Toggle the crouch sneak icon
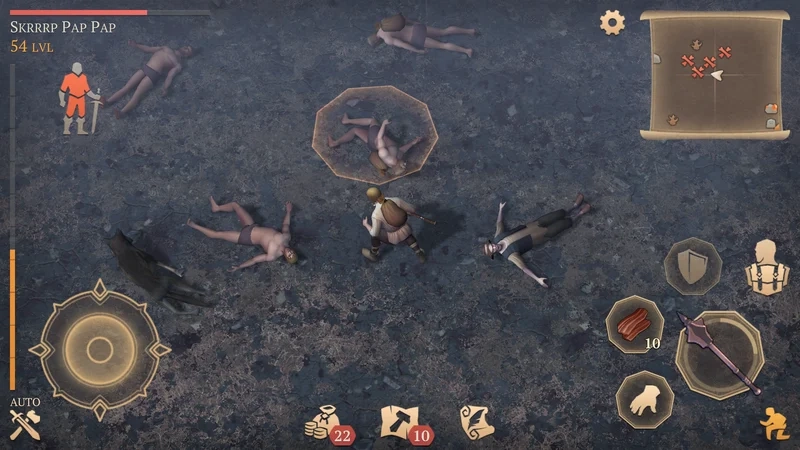The height and width of the screenshot is (450, 800). pyautogui.click(x=773, y=424)
